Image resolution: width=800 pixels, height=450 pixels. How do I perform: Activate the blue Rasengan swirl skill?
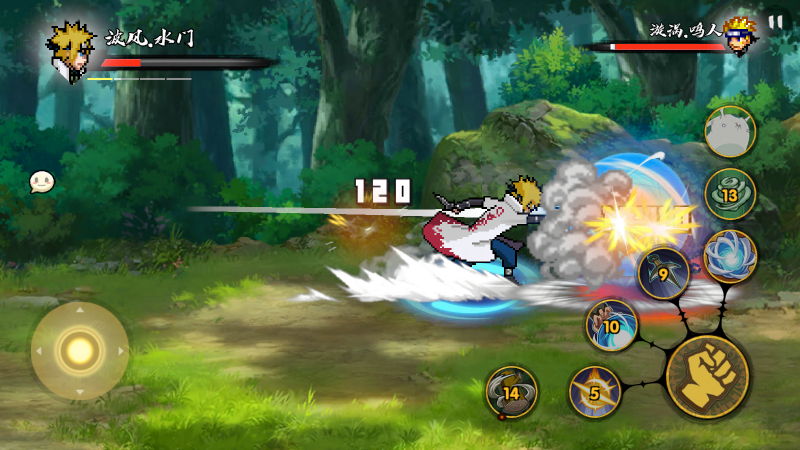pos(730,256)
